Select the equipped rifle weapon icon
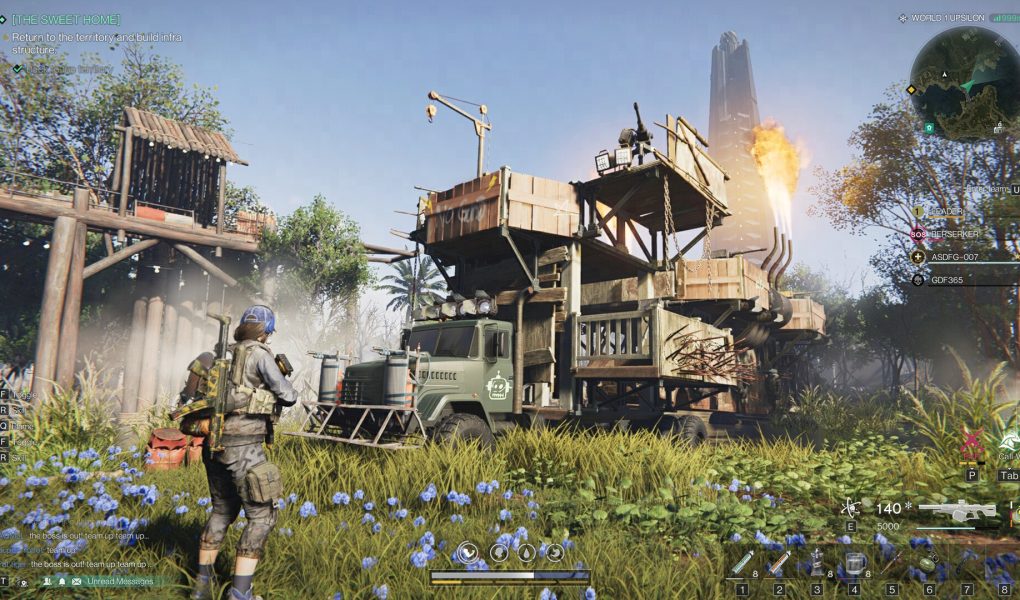Viewport: 1020px width, 600px height. click(957, 510)
